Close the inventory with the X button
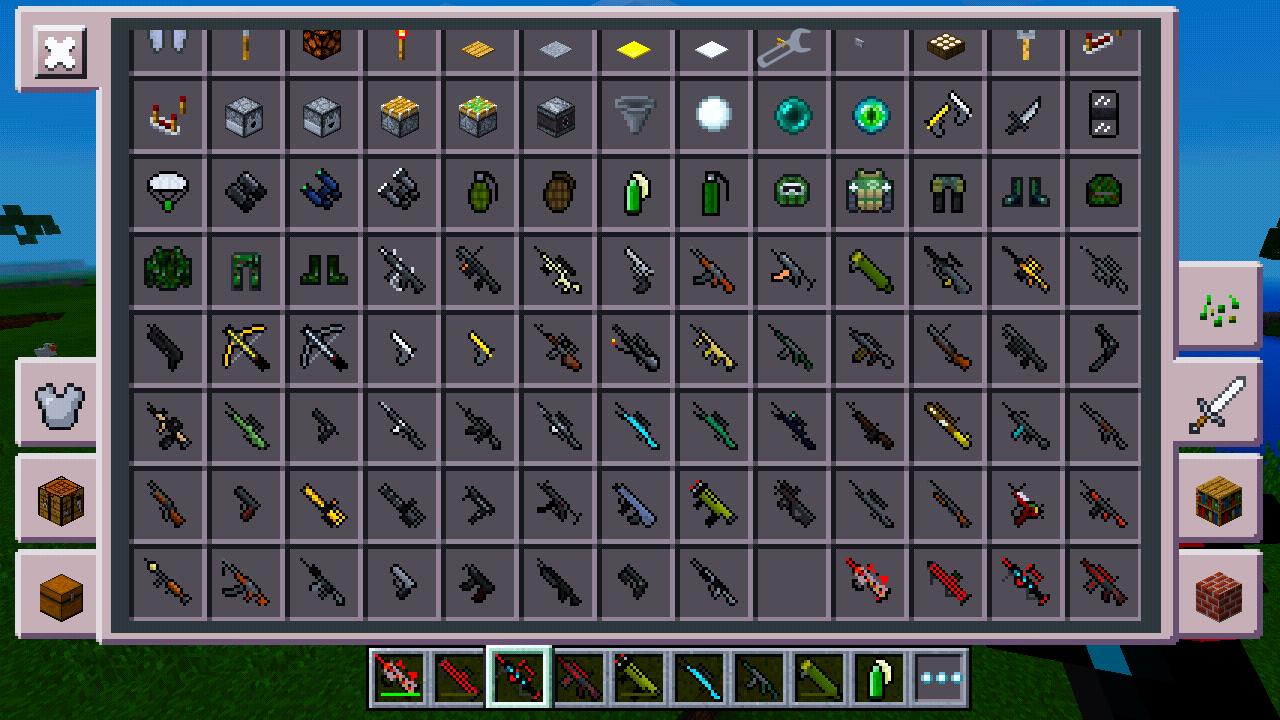The height and width of the screenshot is (720, 1280). pos(57,53)
